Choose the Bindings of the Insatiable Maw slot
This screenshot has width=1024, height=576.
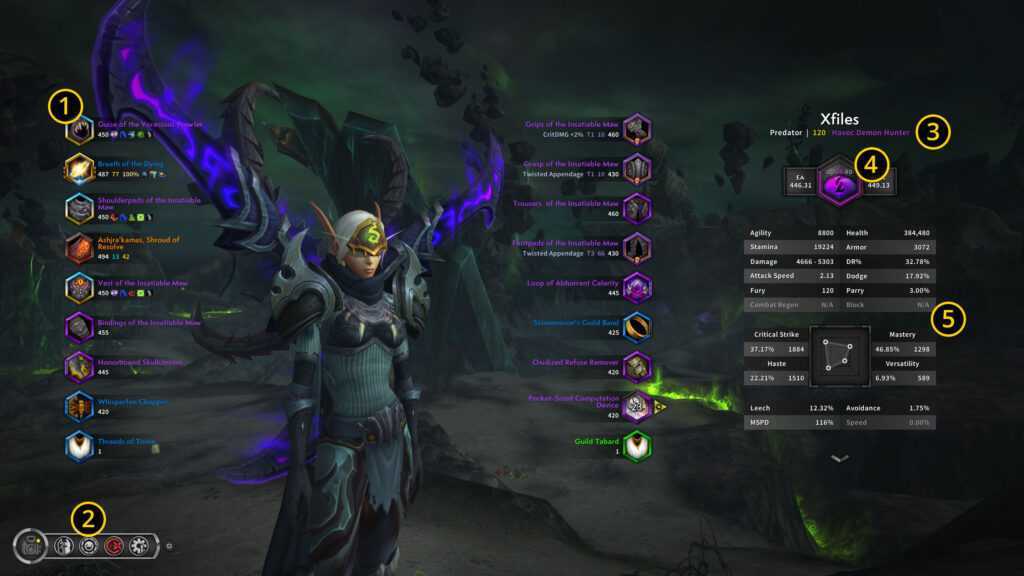point(79,328)
